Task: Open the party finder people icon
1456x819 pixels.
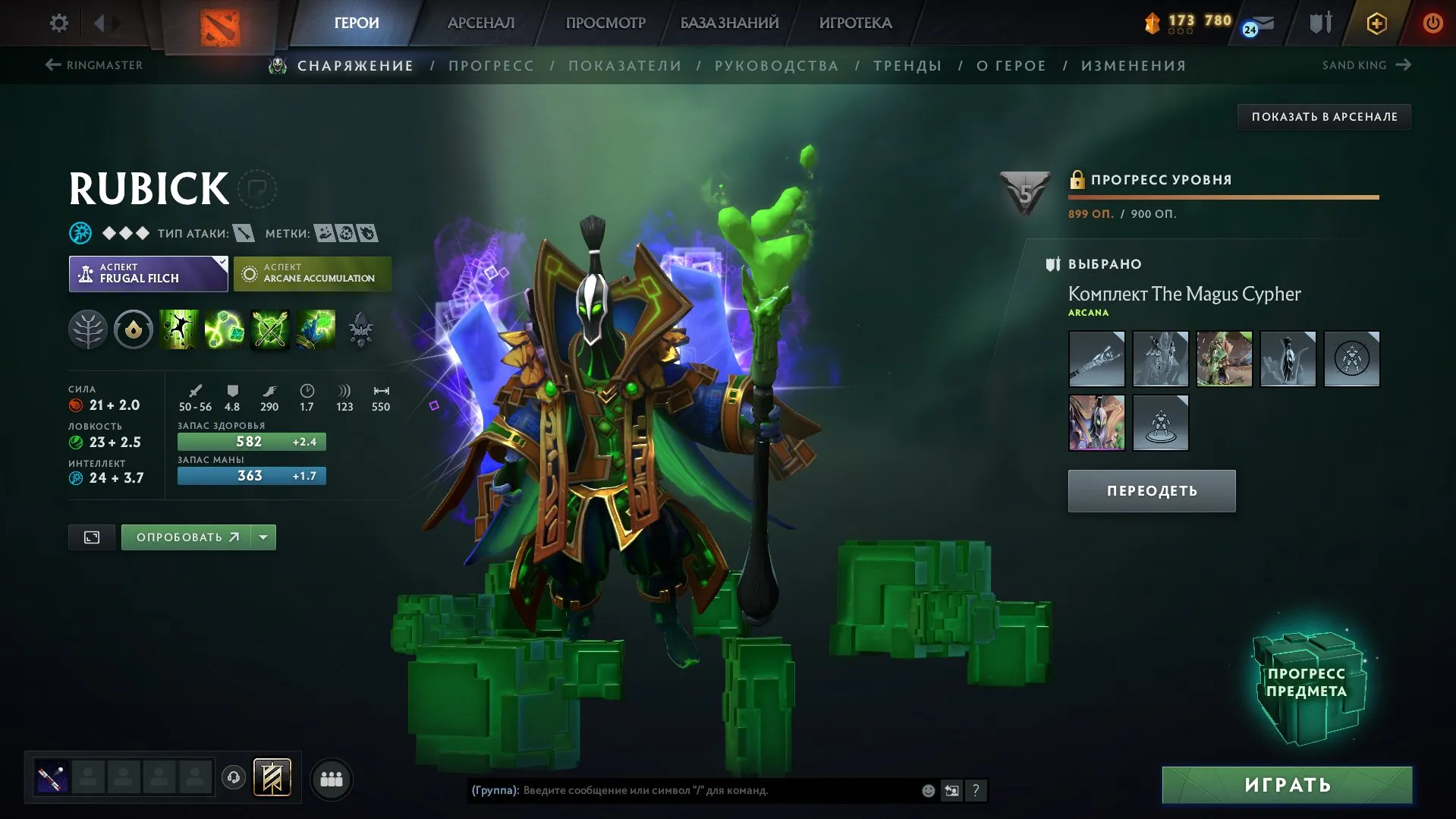Action: click(332, 777)
